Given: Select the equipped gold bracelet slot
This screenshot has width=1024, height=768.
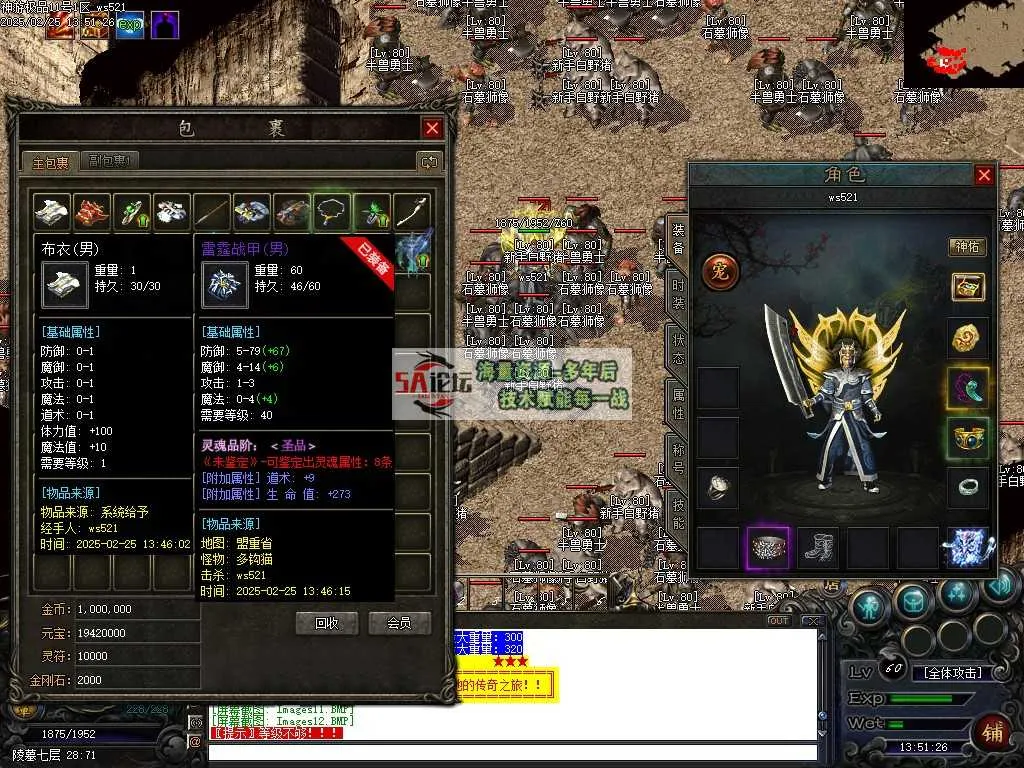Looking at the screenshot, I should pos(967,437).
